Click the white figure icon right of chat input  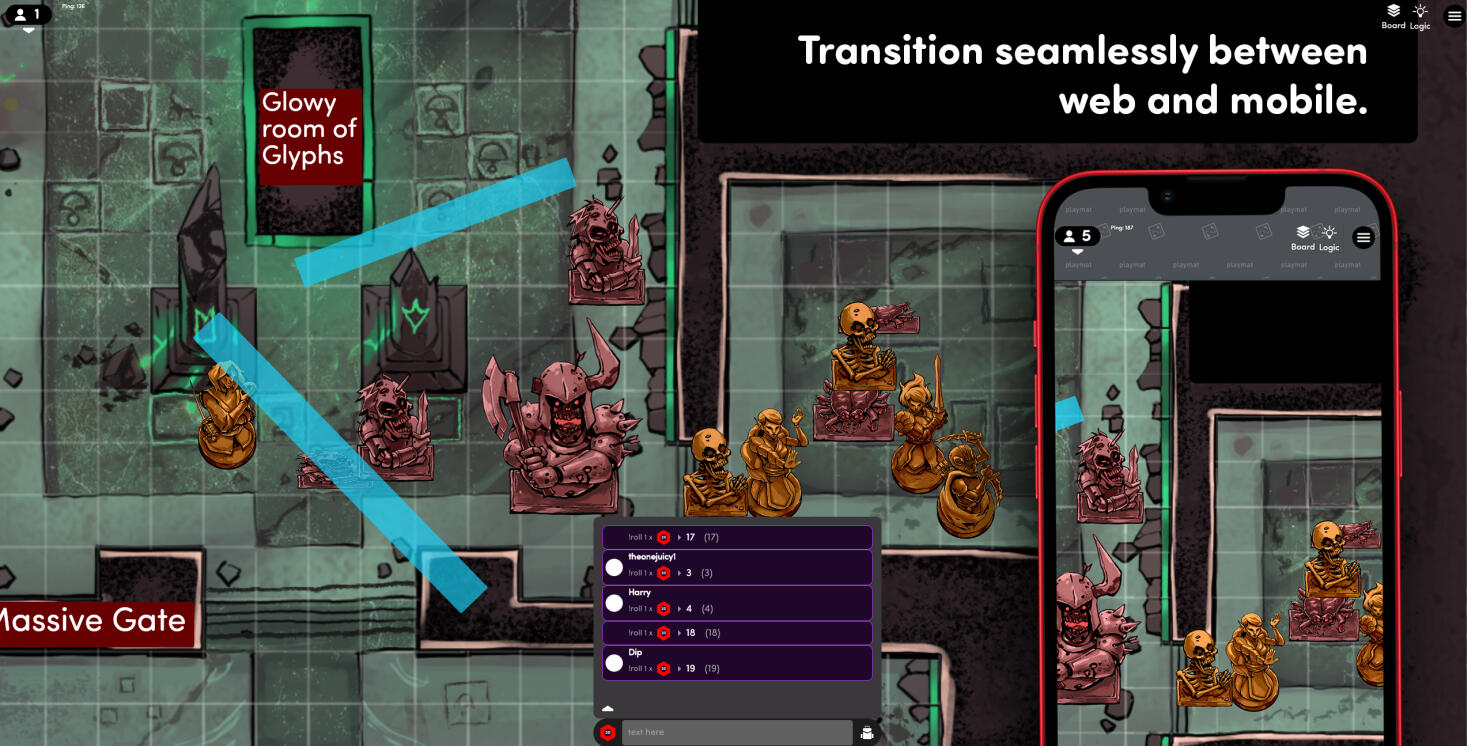pos(866,732)
